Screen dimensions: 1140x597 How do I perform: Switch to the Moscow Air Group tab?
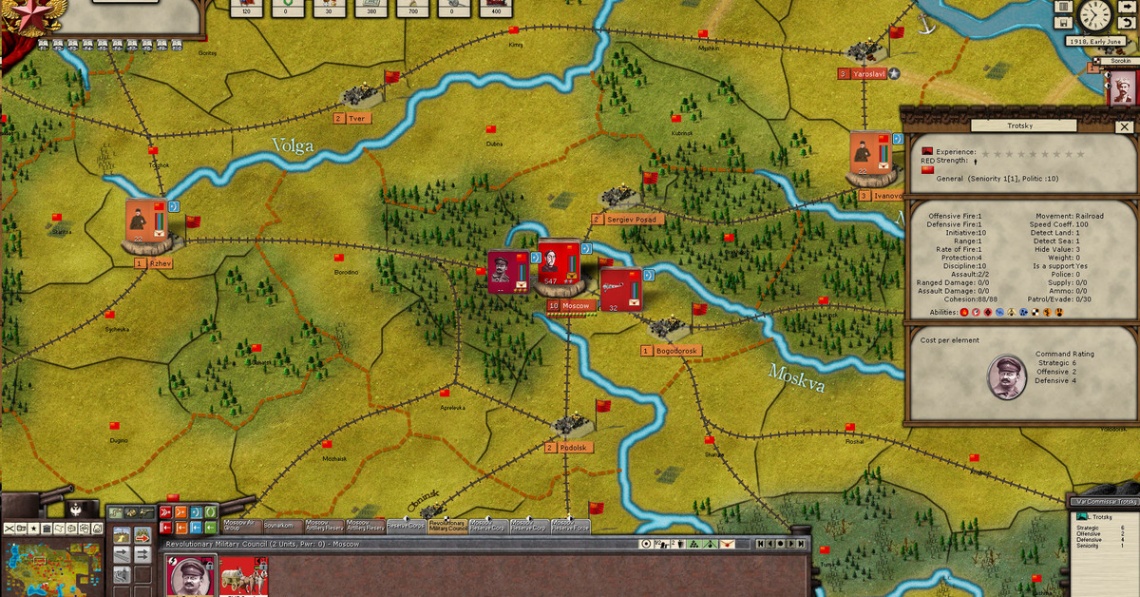coord(238,524)
